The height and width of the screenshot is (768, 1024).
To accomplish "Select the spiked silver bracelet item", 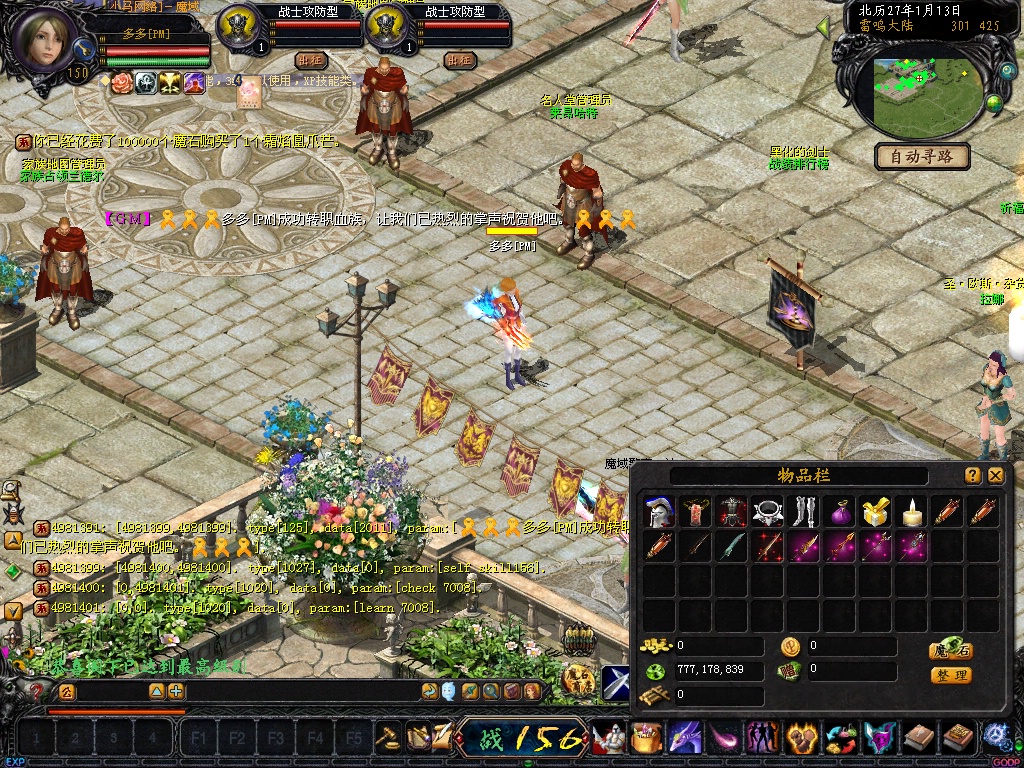I will pyautogui.click(x=767, y=513).
